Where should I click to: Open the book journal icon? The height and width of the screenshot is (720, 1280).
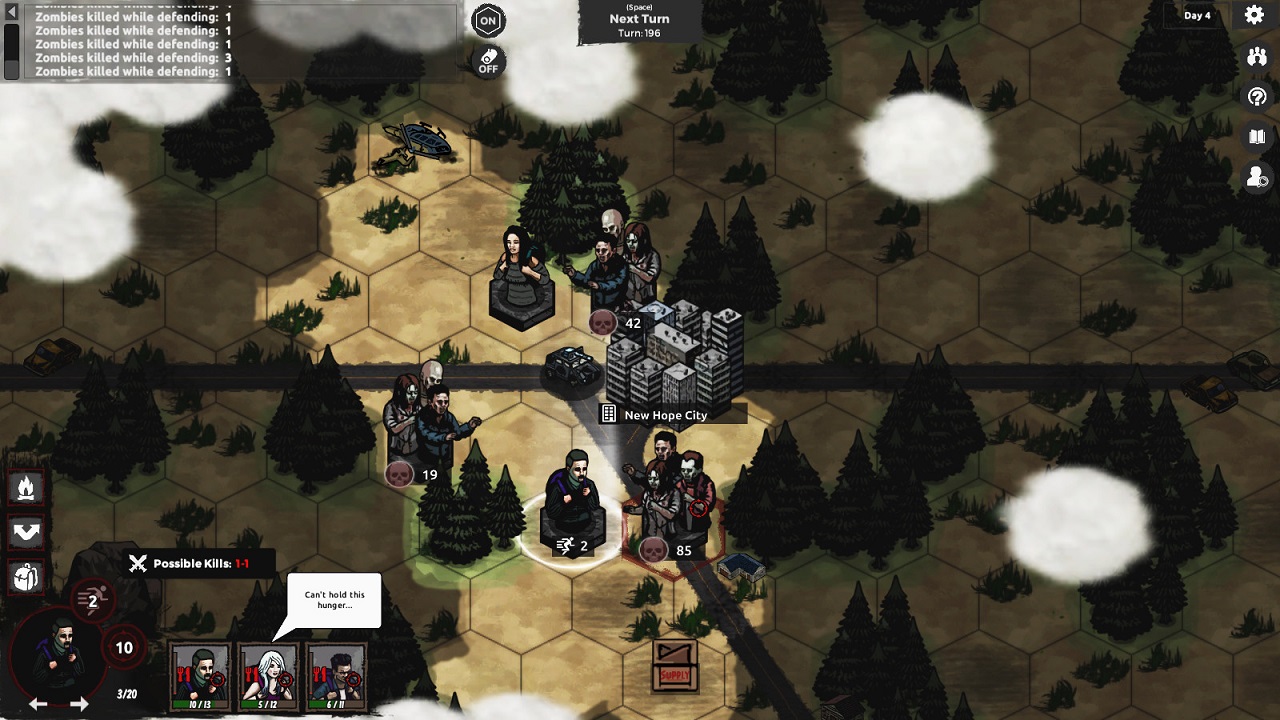(x=1257, y=137)
